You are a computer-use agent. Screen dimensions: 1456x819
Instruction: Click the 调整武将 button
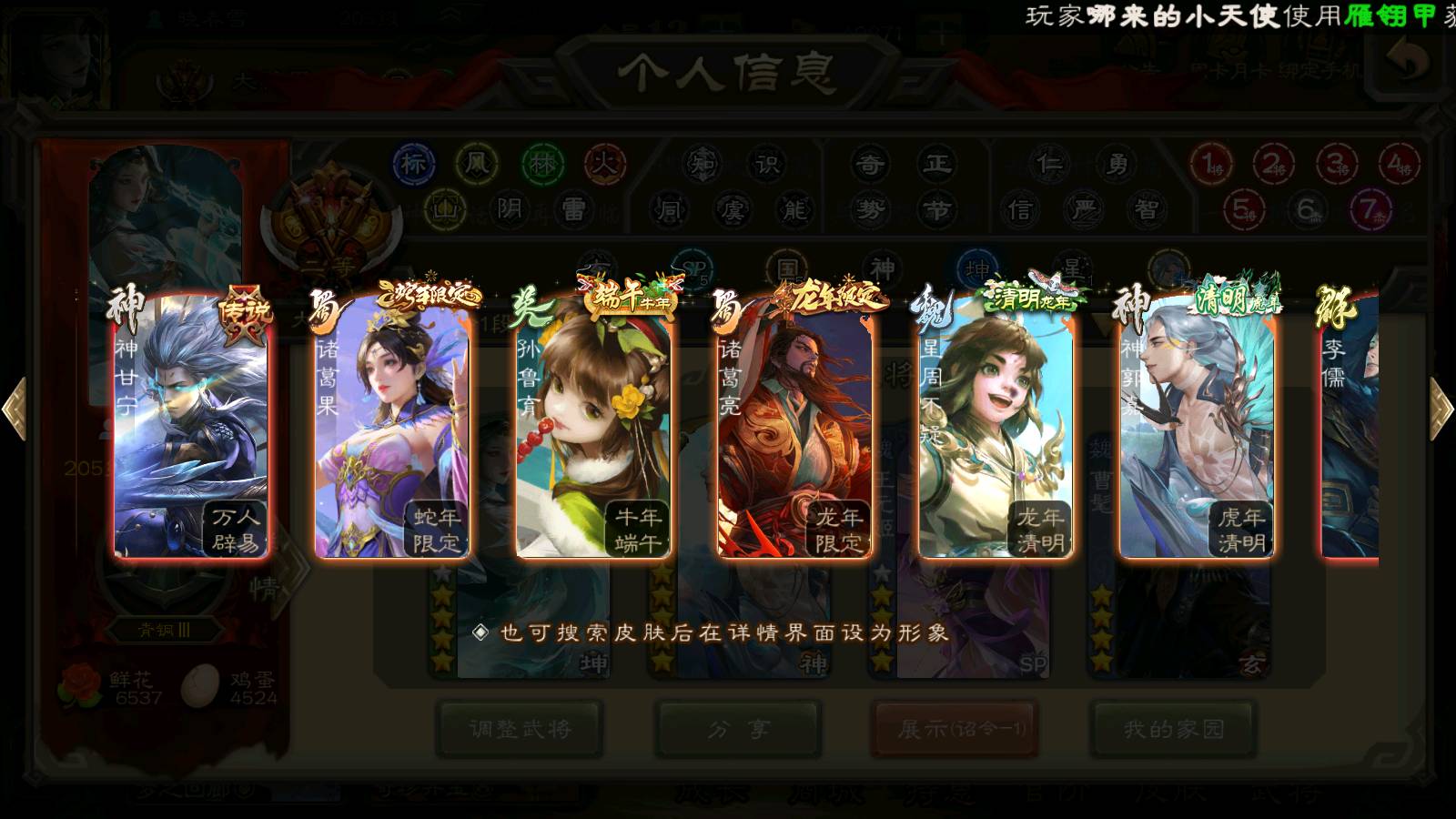[x=520, y=729]
